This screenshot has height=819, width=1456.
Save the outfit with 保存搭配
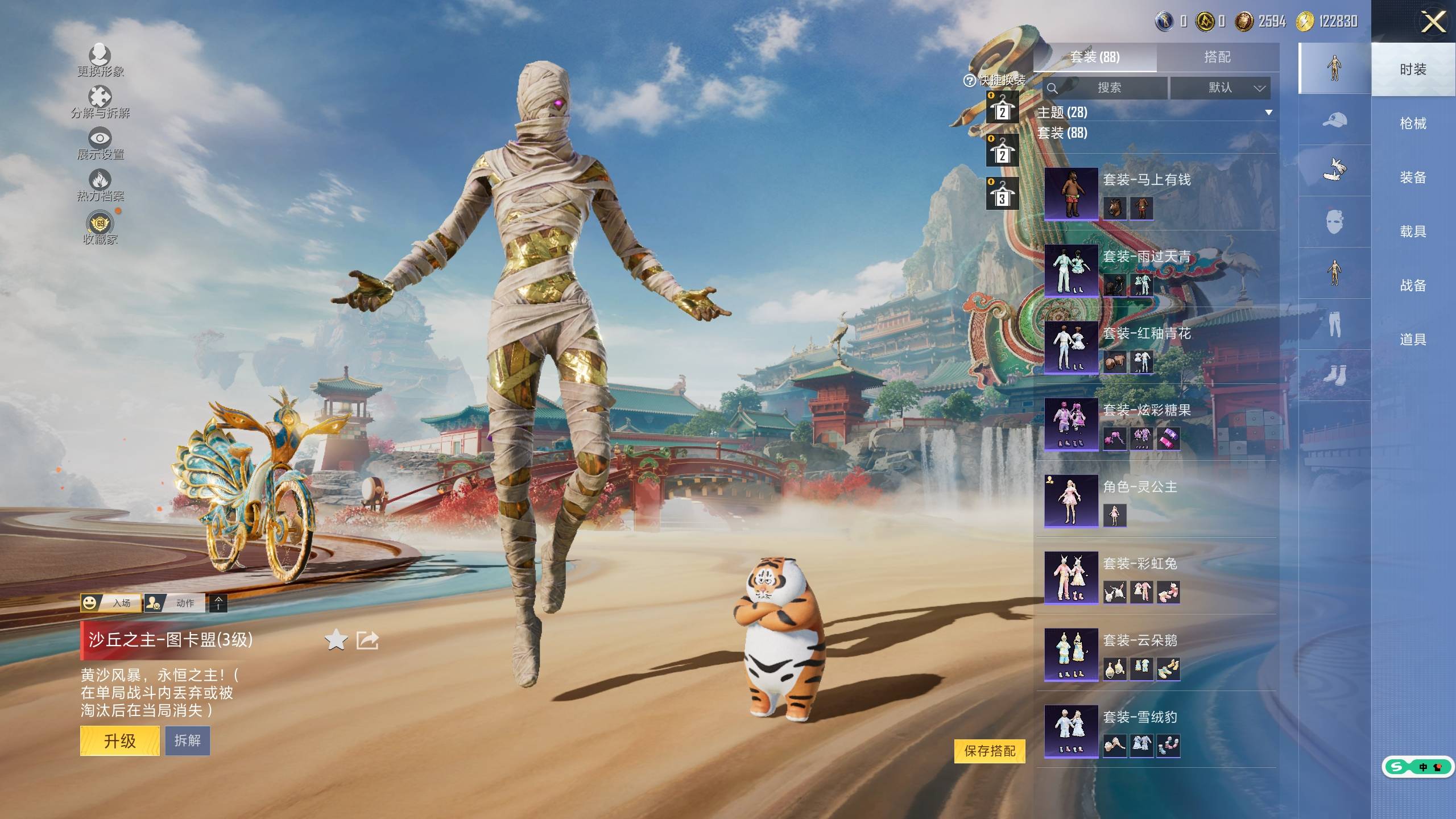[990, 751]
